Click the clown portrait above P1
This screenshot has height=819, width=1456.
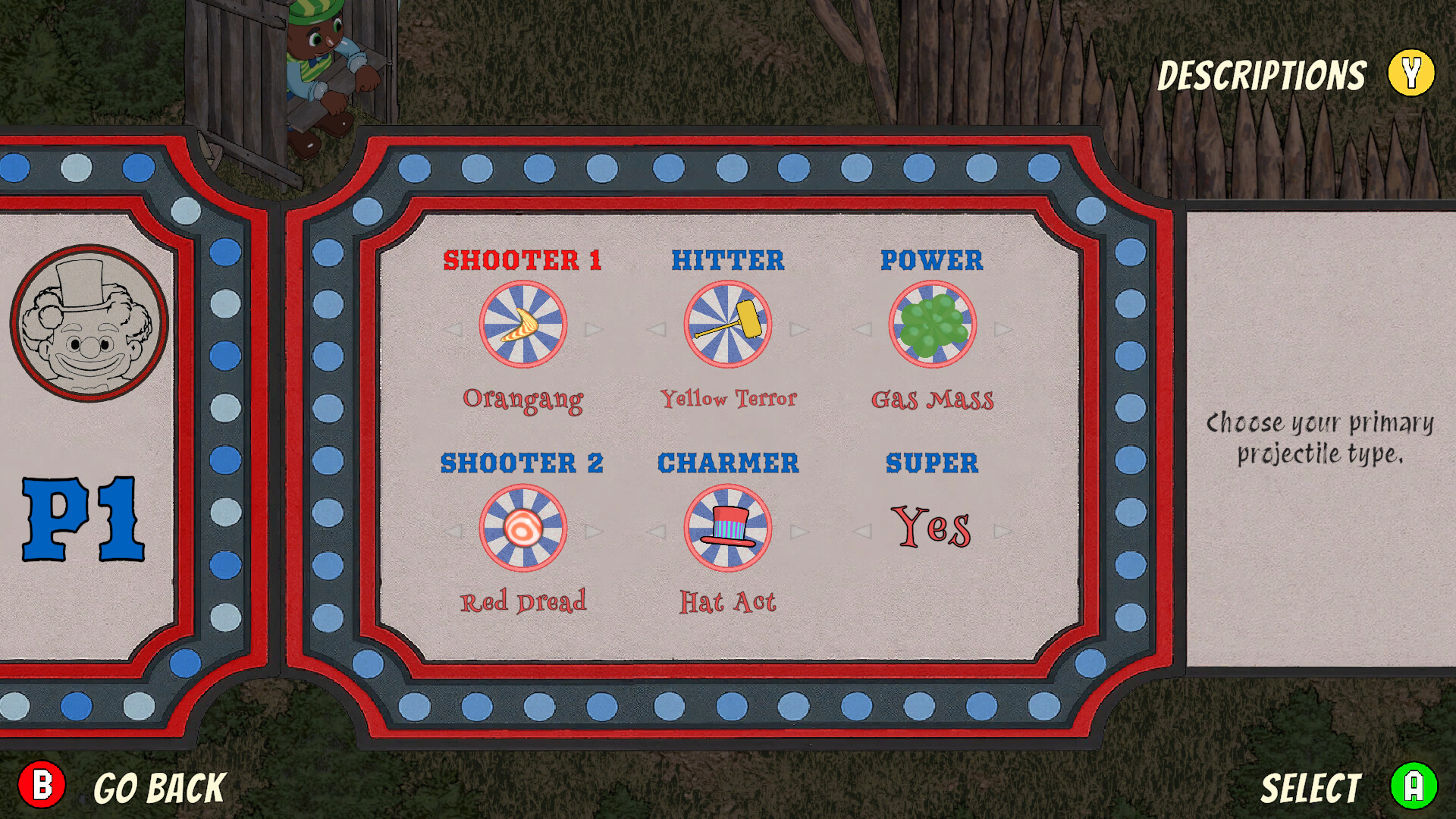coord(91,322)
